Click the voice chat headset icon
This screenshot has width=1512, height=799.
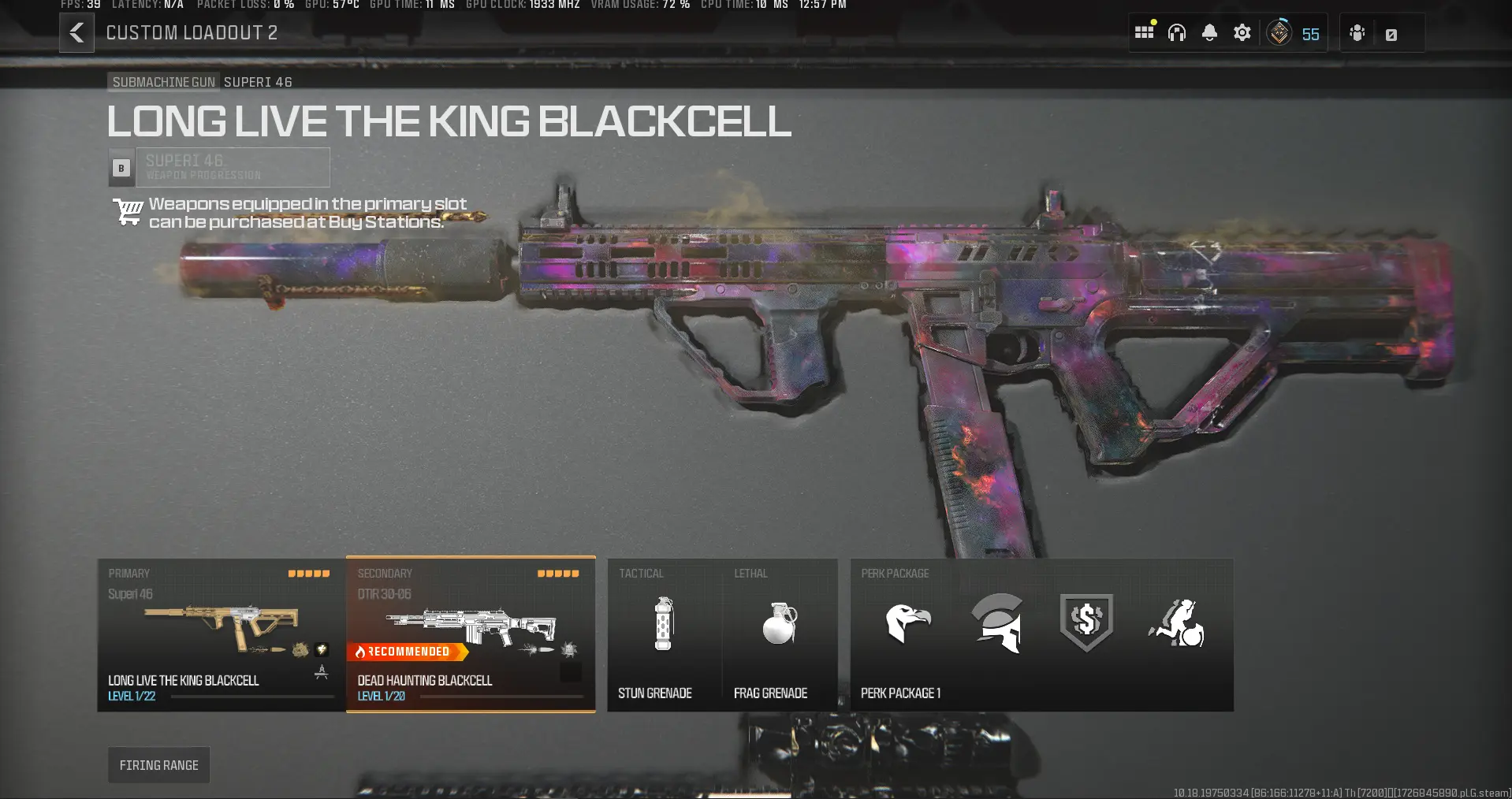tap(1176, 32)
